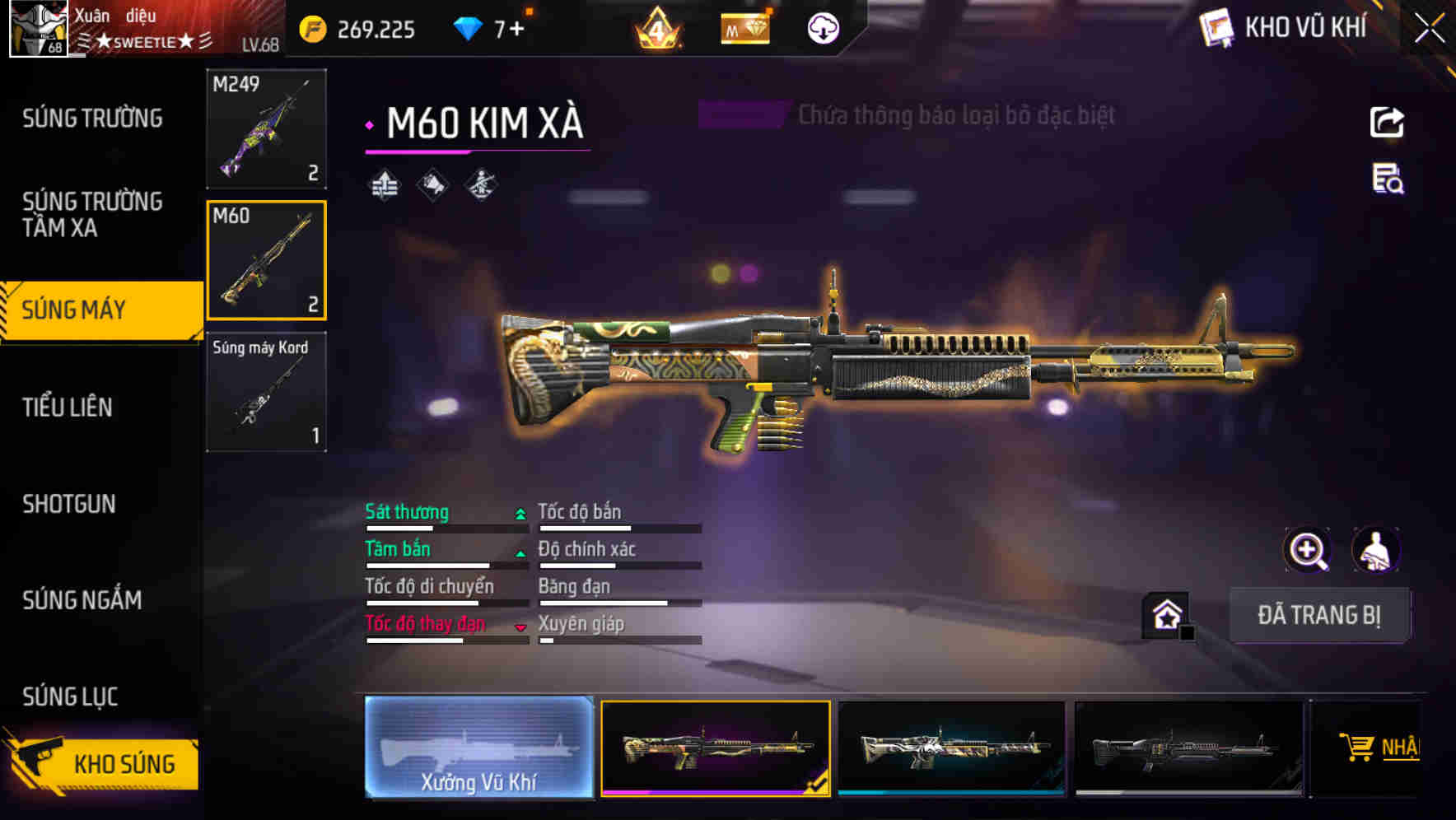
Task: Close the weapon vault screen
Action: [1429, 29]
